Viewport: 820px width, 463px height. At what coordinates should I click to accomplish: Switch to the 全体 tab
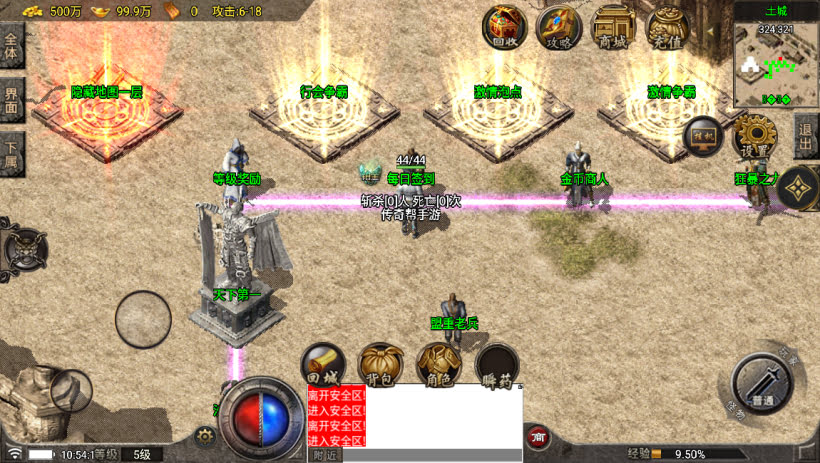tap(12, 47)
